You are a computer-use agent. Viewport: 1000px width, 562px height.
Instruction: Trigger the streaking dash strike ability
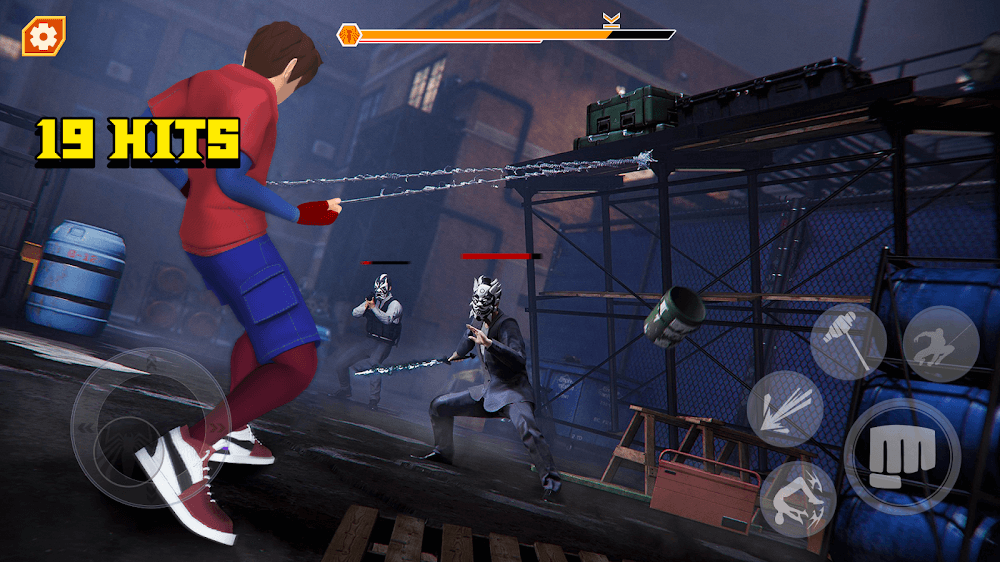(785, 409)
